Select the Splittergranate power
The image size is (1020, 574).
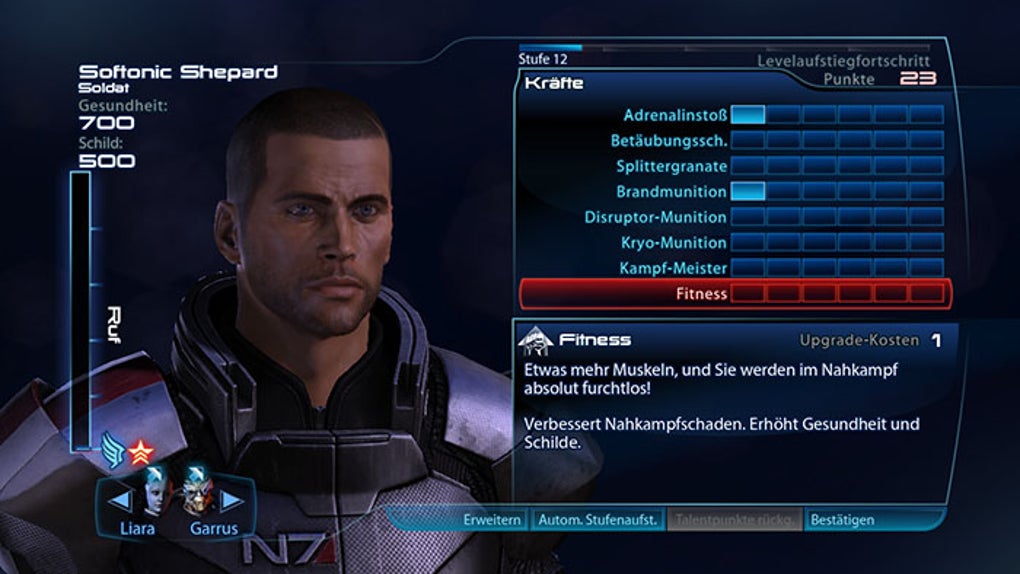pos(671,166)
